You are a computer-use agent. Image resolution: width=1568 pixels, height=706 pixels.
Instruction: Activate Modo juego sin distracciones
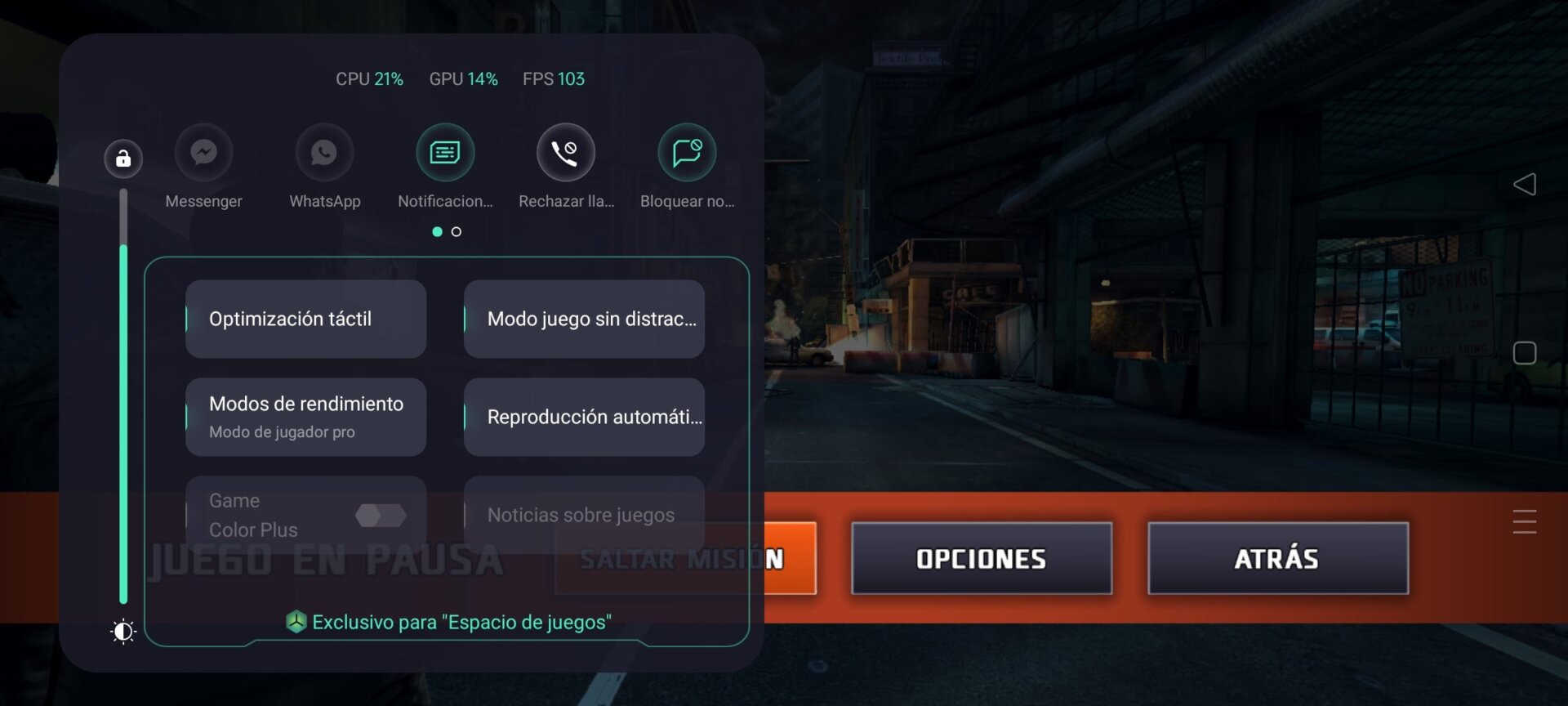(584, 319)
